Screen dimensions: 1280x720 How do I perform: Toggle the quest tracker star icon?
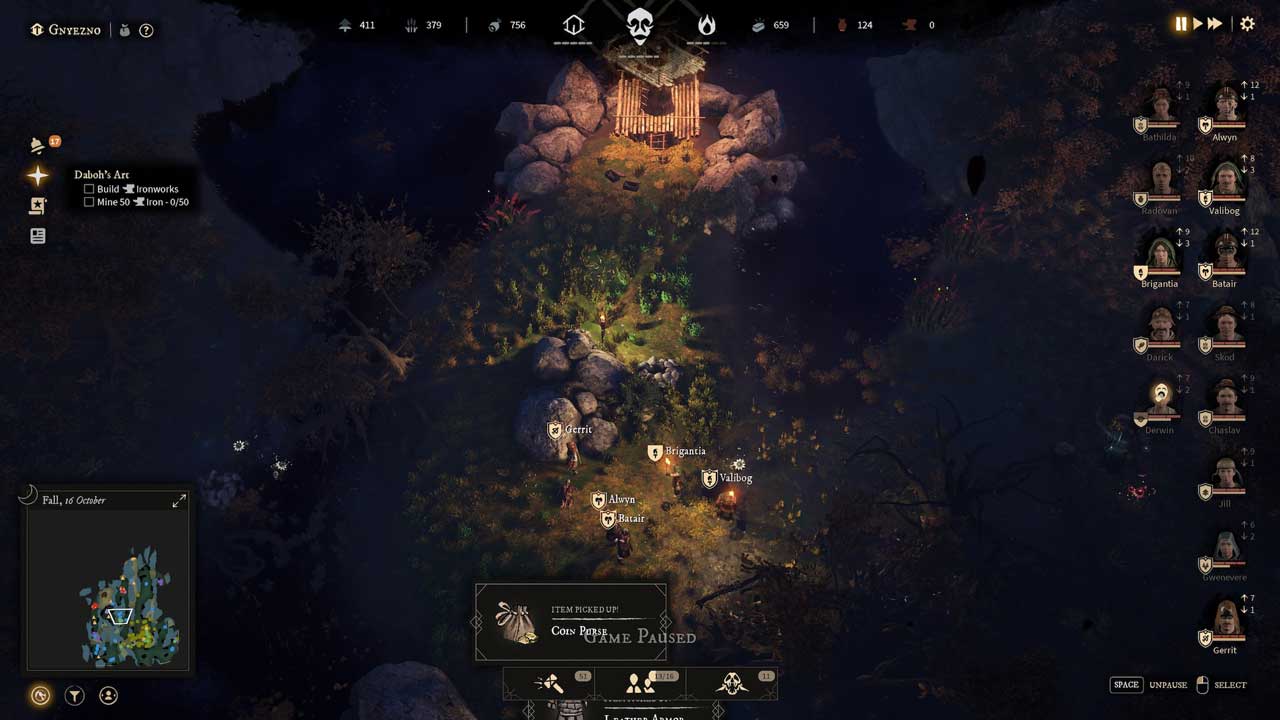38,176
